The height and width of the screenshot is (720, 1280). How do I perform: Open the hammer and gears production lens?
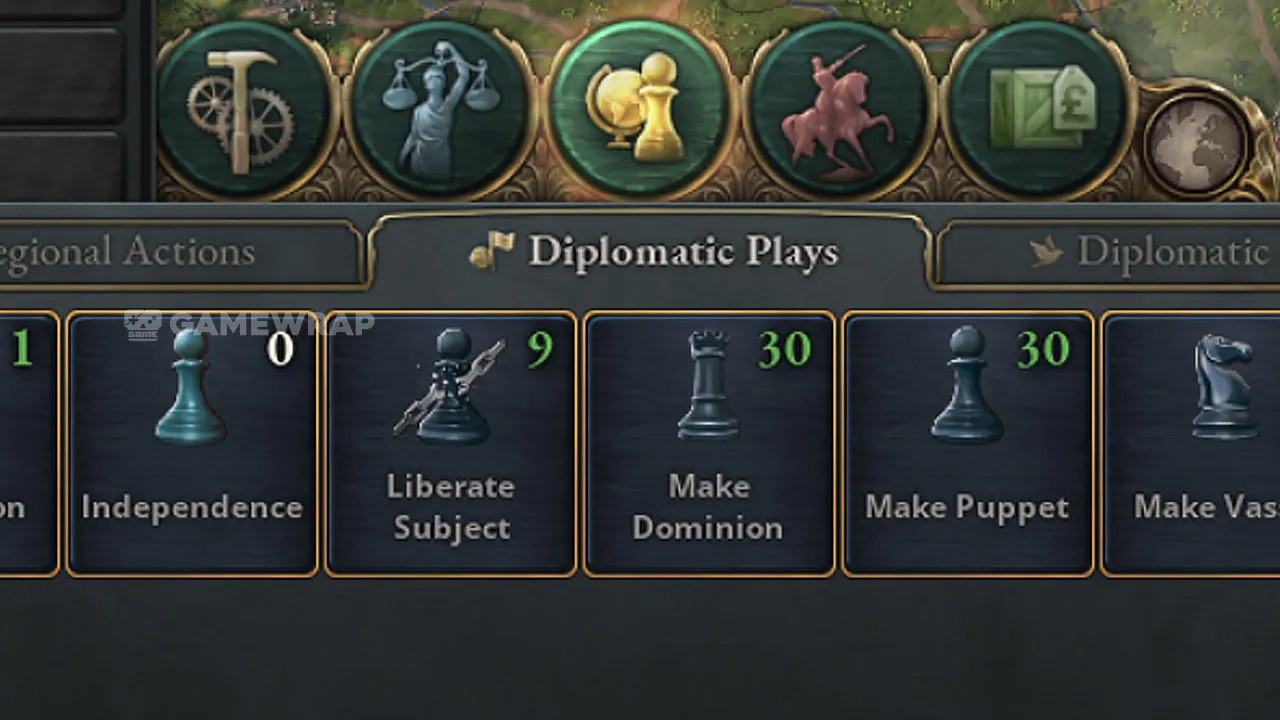point(245,111)
